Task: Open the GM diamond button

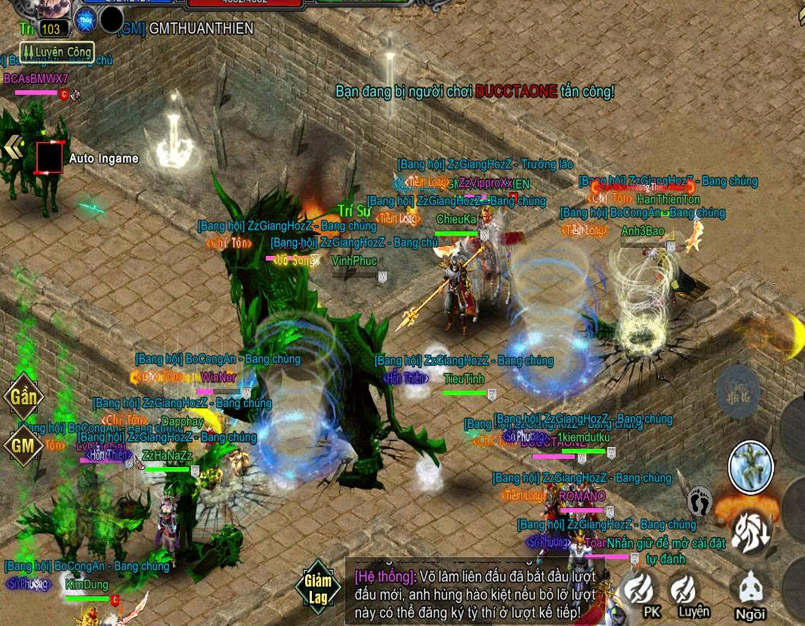Action: [x=22, y=445]
